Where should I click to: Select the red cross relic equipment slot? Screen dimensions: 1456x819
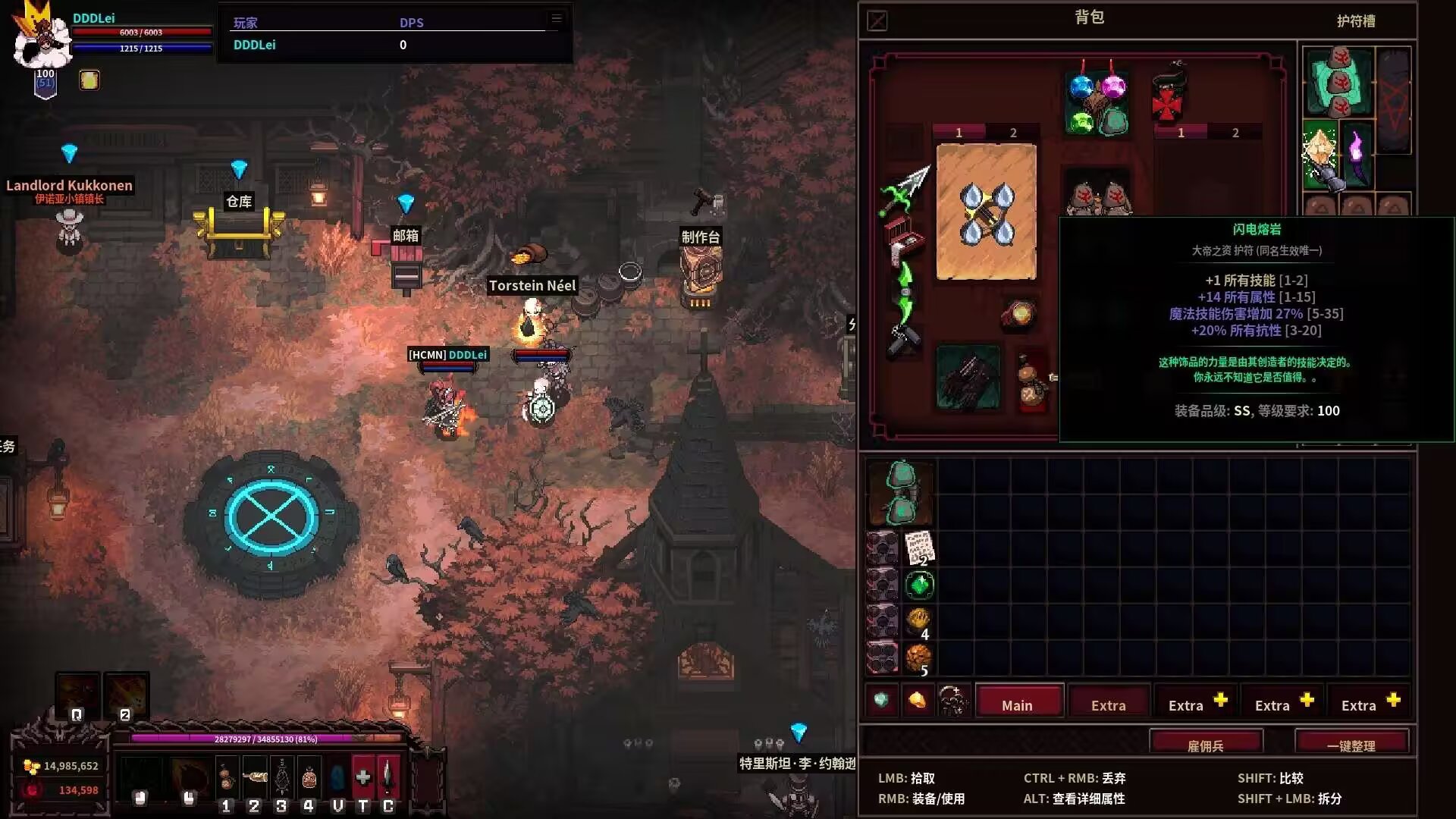(1167, 99)
